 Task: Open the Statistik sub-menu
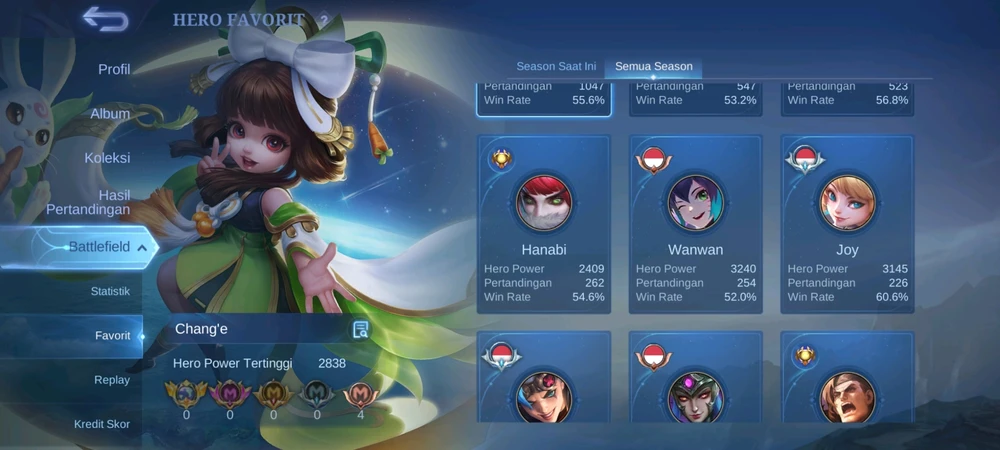110,292
